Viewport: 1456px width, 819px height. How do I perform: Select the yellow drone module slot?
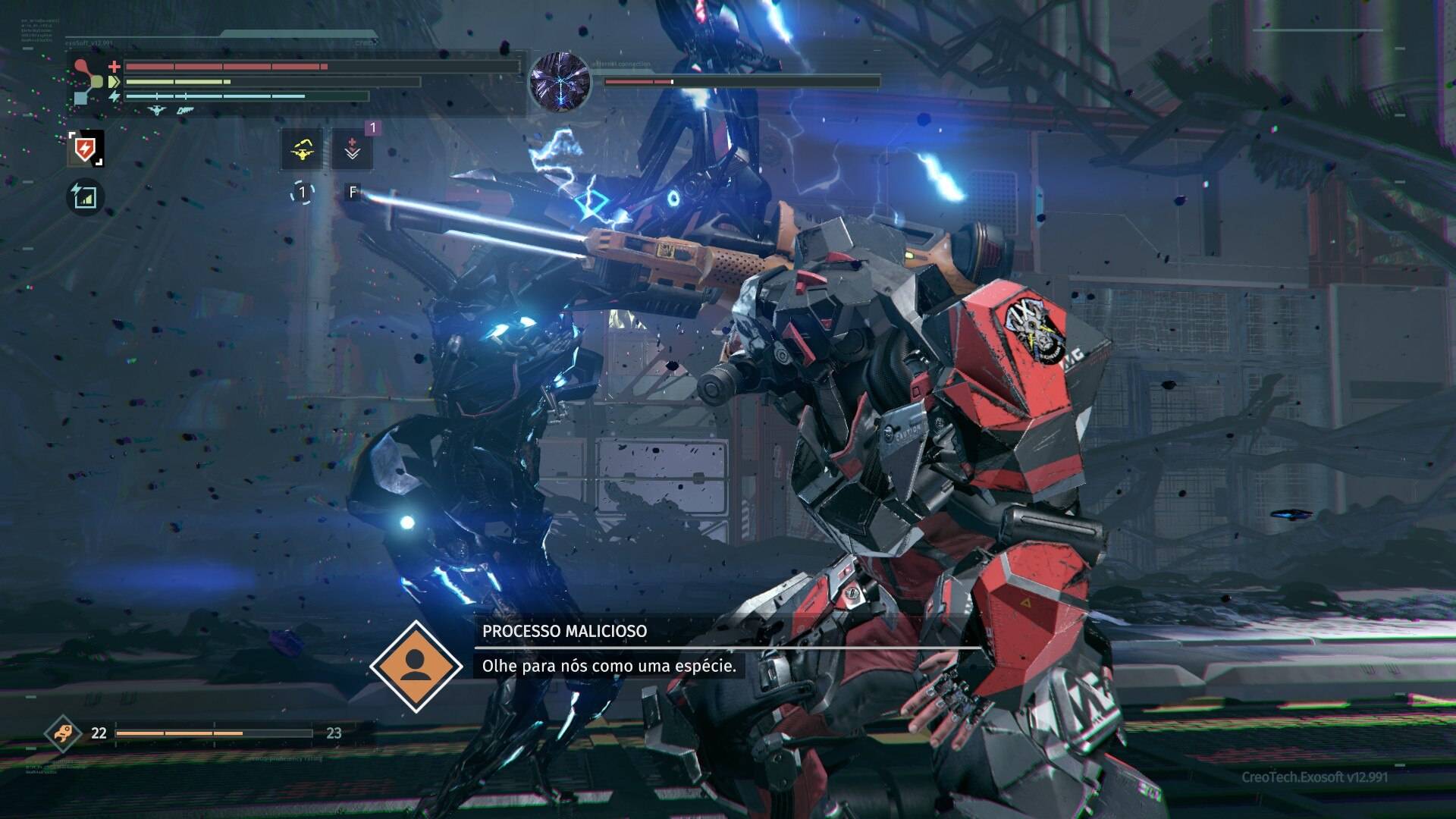[302, 149]
